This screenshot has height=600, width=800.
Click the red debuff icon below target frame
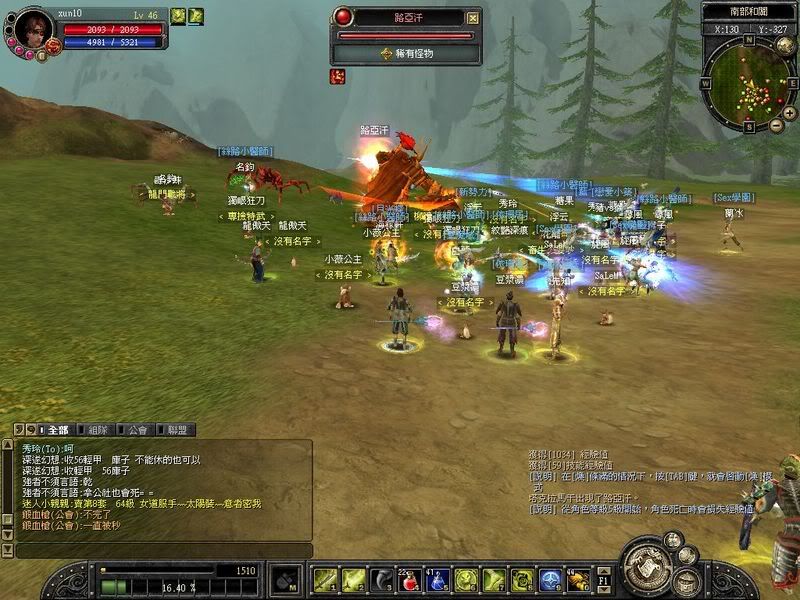coord(338,76)
